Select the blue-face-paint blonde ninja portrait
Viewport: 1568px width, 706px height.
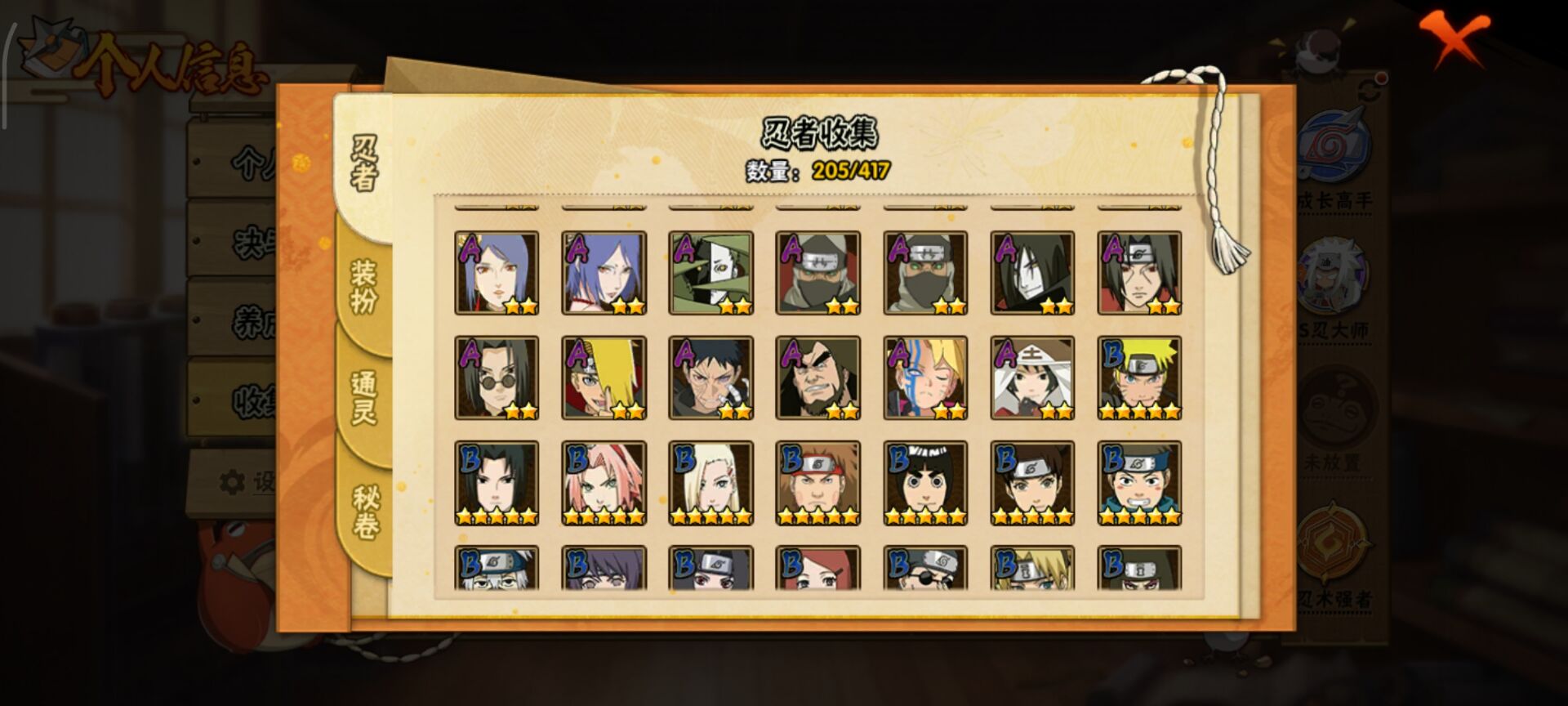tap(925, 378)
